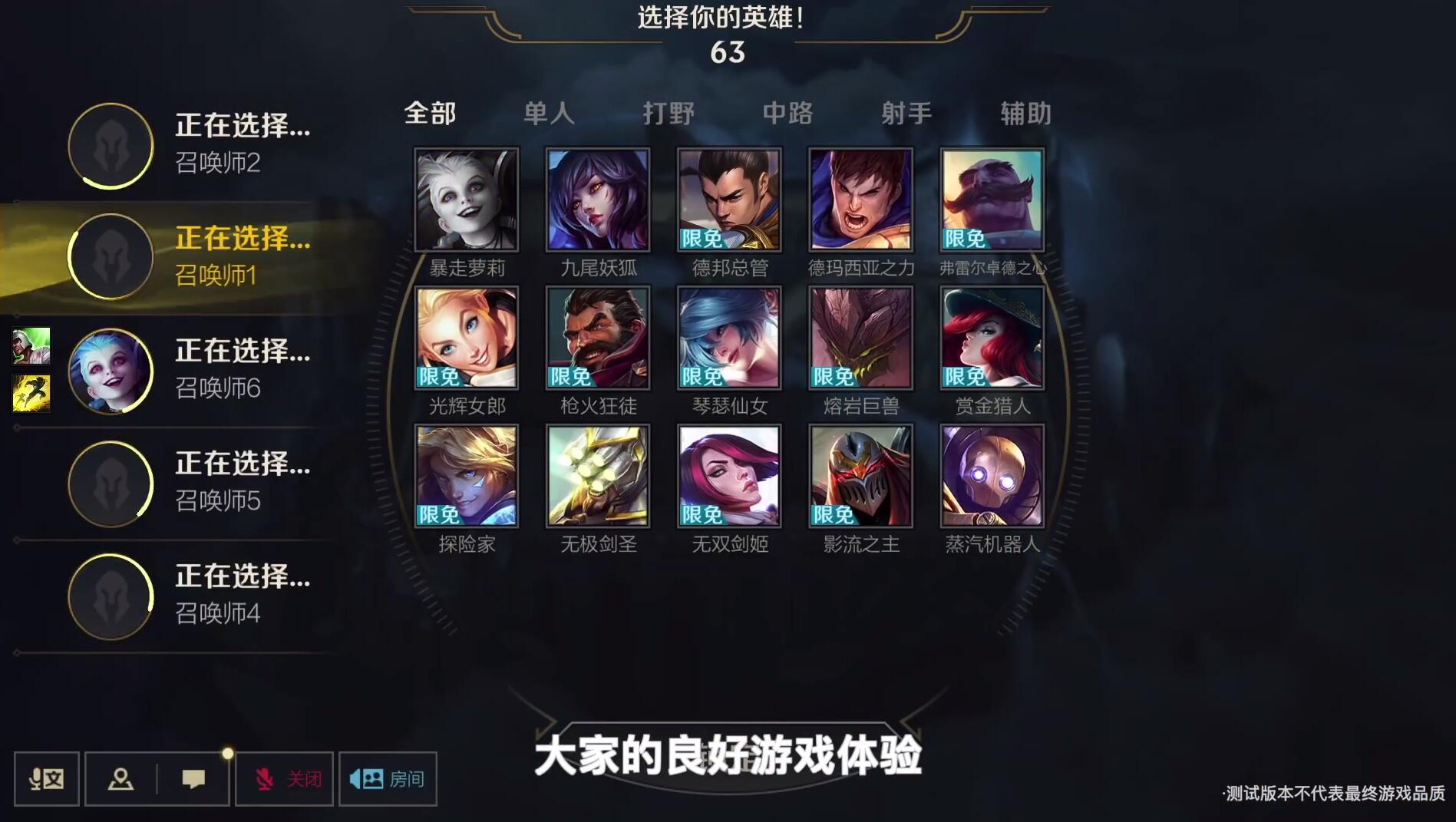The image size is (1456, 822).
Task: Click 召唤师4's helmet avatar icon
Action: (111, 596)
